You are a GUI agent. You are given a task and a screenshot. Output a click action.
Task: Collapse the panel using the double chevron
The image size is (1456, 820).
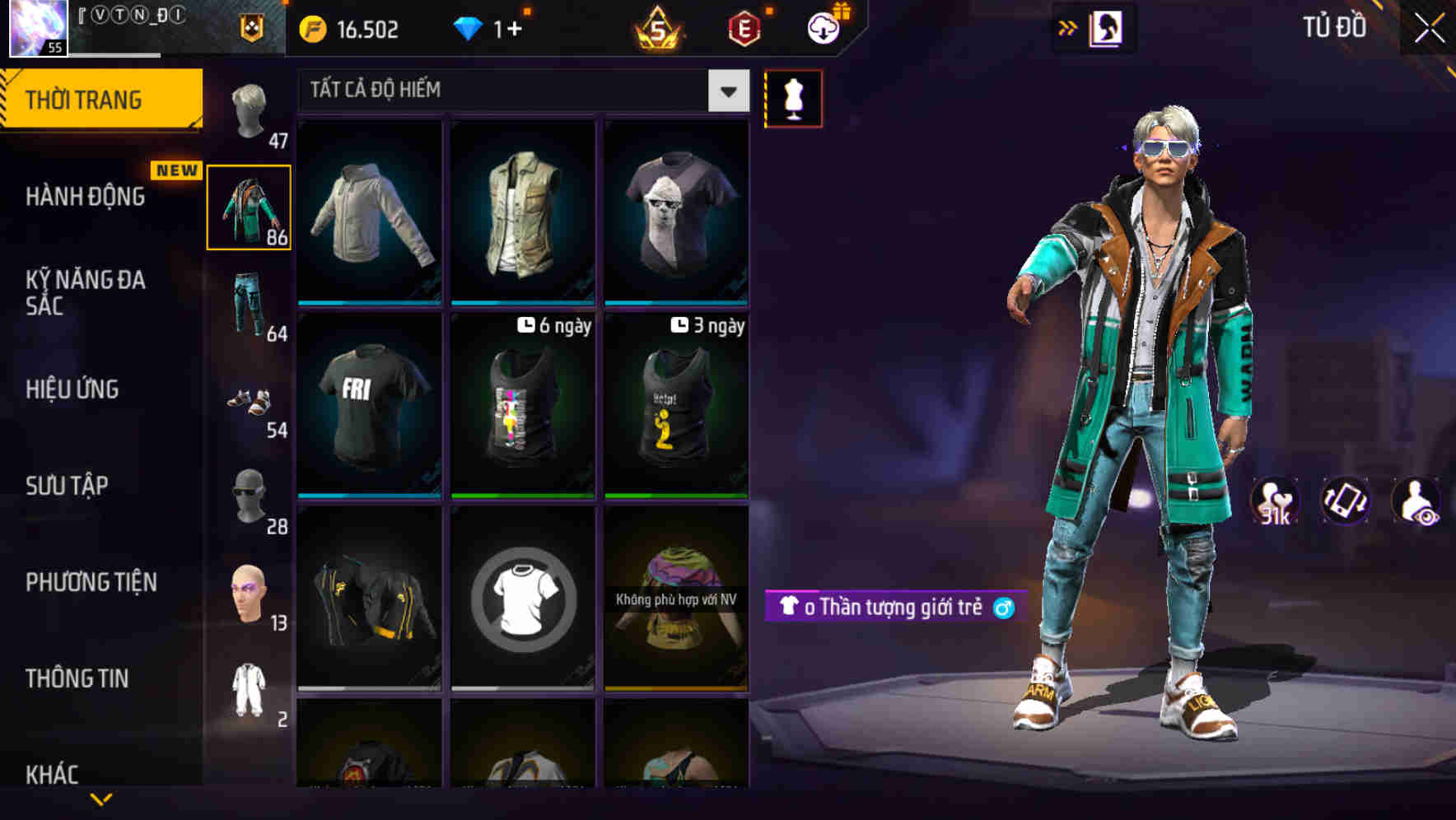[x=1068, y=27]
